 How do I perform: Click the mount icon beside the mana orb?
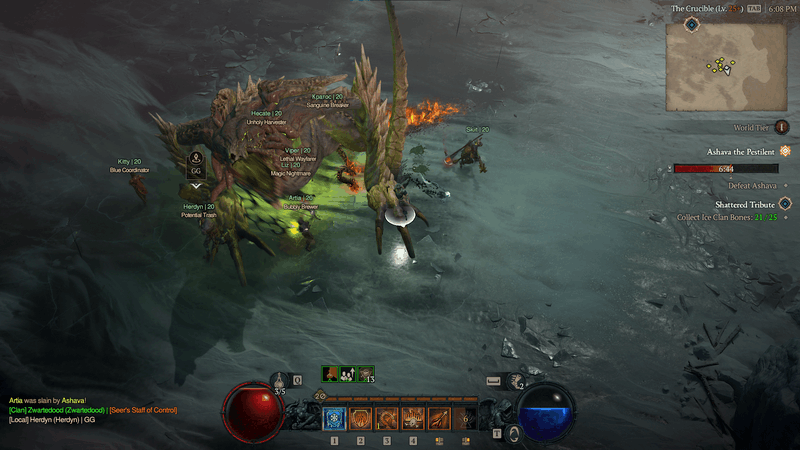[512, 434]
